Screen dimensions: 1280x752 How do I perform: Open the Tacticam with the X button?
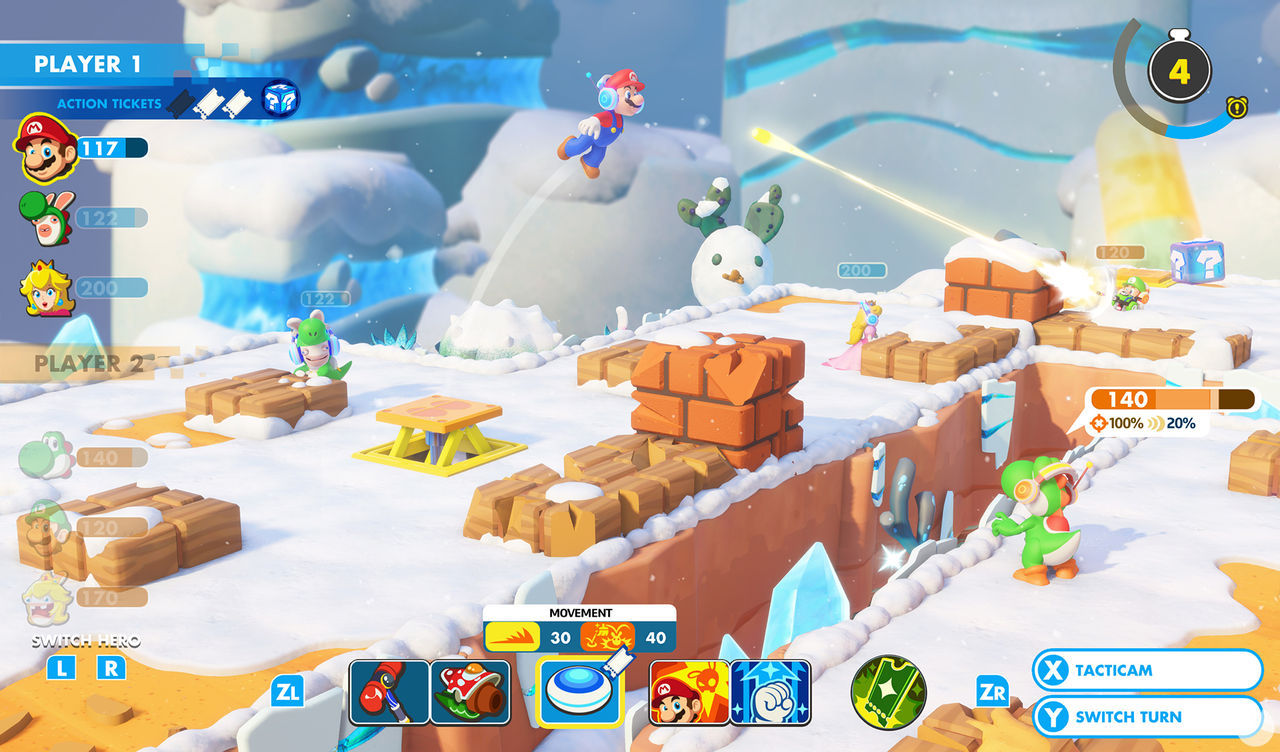coord(1145,670)
